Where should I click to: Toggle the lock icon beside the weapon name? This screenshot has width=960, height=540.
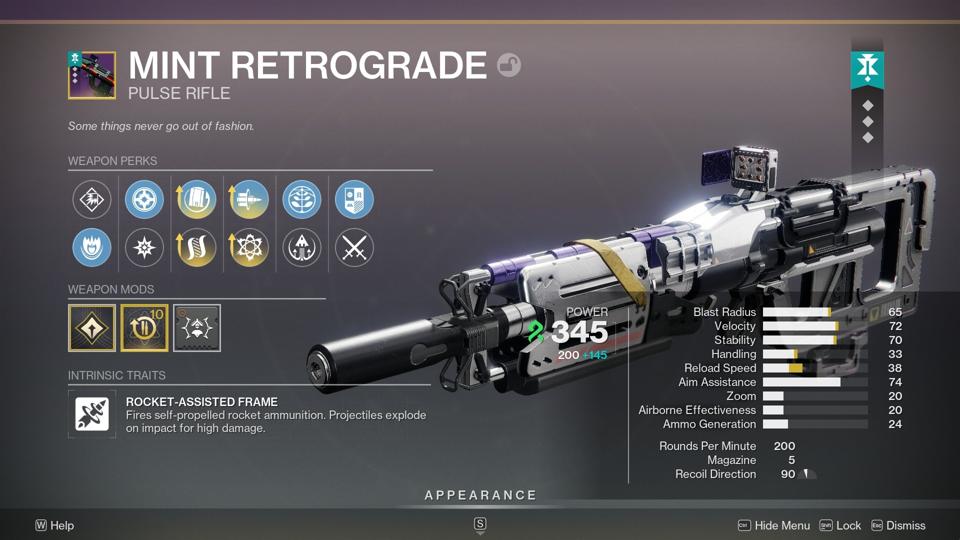[x=509, y=66]
